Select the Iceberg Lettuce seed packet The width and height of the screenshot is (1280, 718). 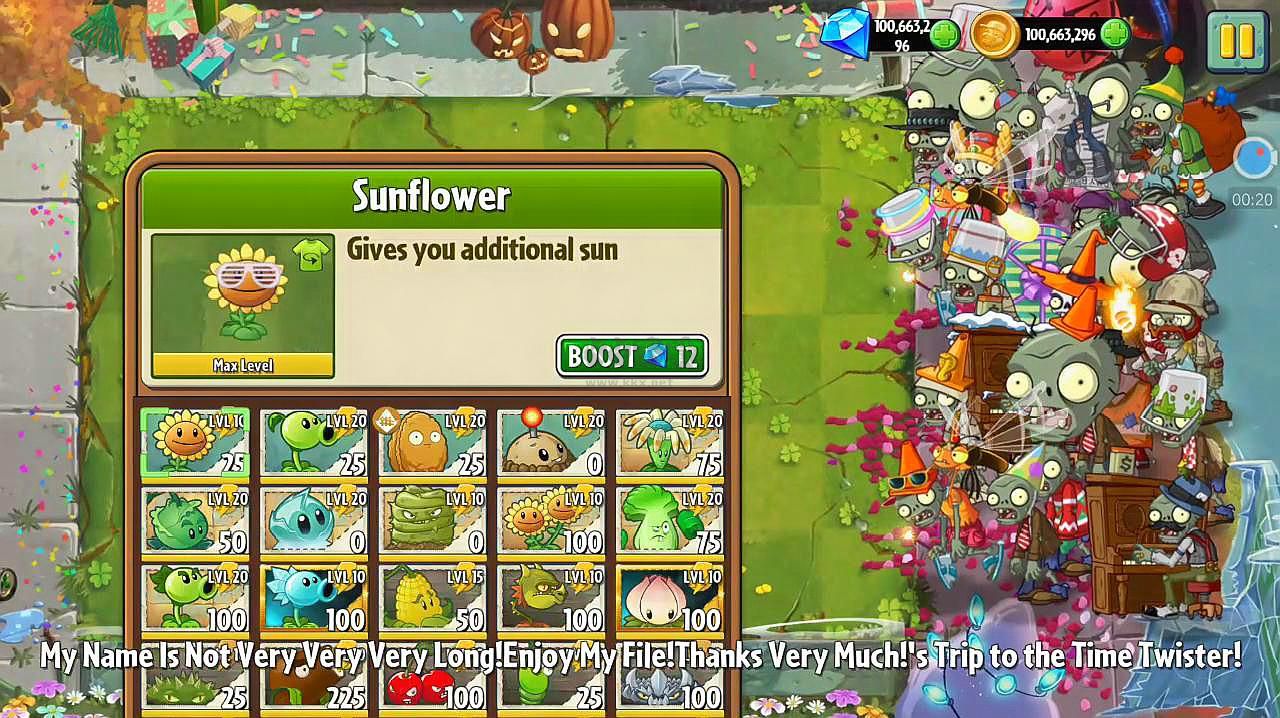pyautogui.click(x=314, y=520)
